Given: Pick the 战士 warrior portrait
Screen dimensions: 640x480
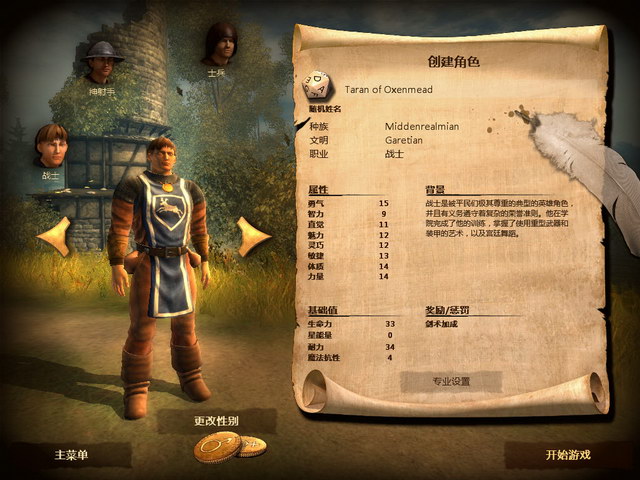Looking at the screenshot, I should (x=52, y=145).
